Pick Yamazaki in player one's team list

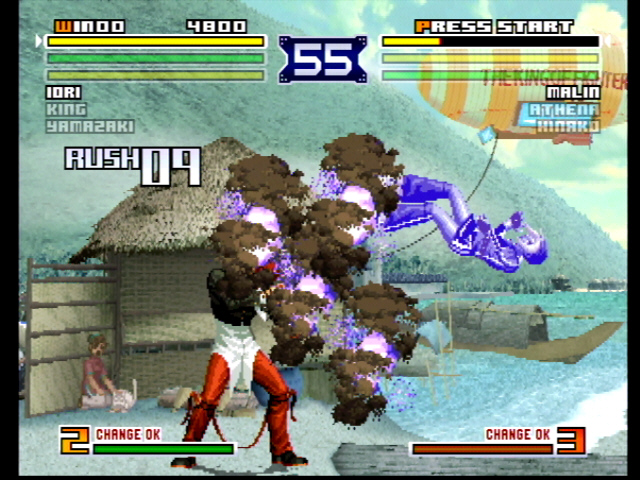click(x=89, y=126)
